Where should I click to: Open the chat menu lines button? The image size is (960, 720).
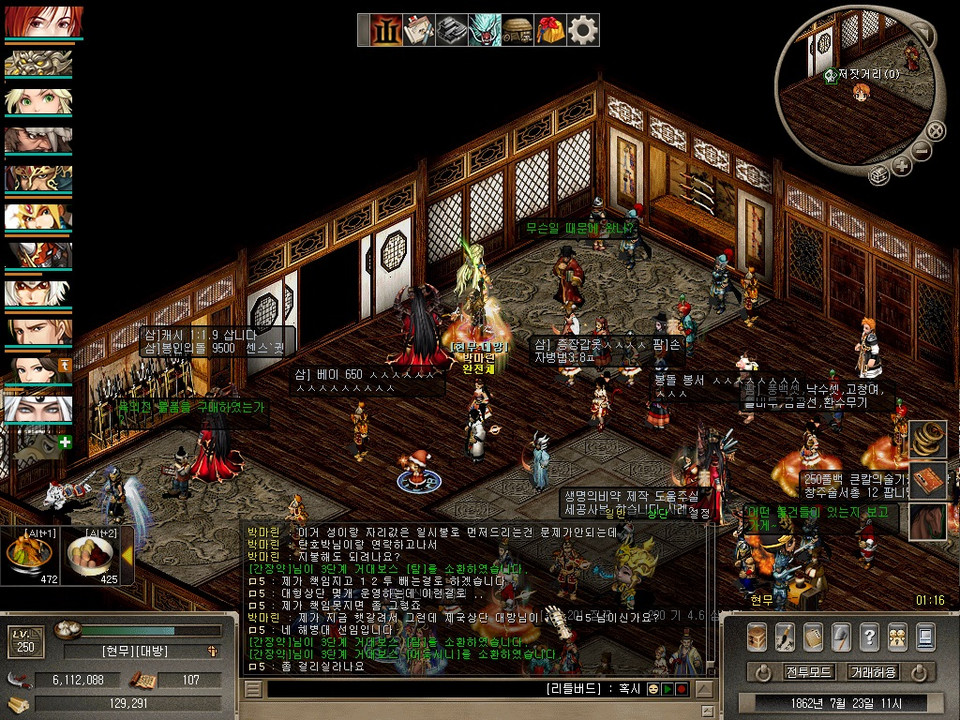point(254,689)
